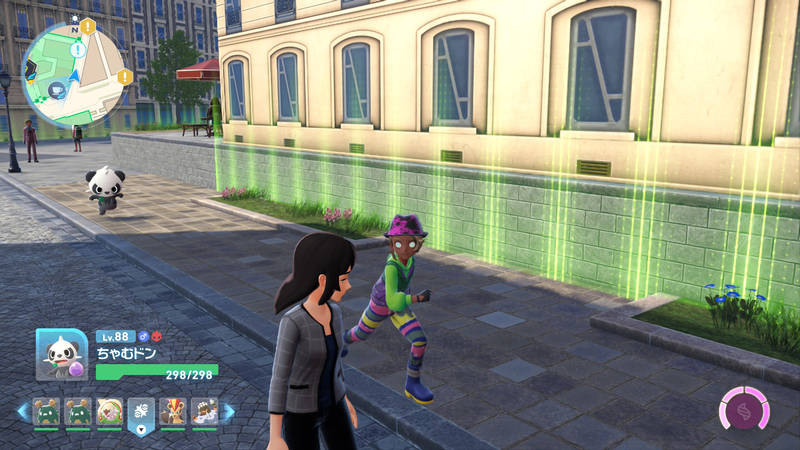The width and height of the screenshot is (800, 450).
Task: Click the right arrow of the party bar
Action: click(x=229, y=411)
